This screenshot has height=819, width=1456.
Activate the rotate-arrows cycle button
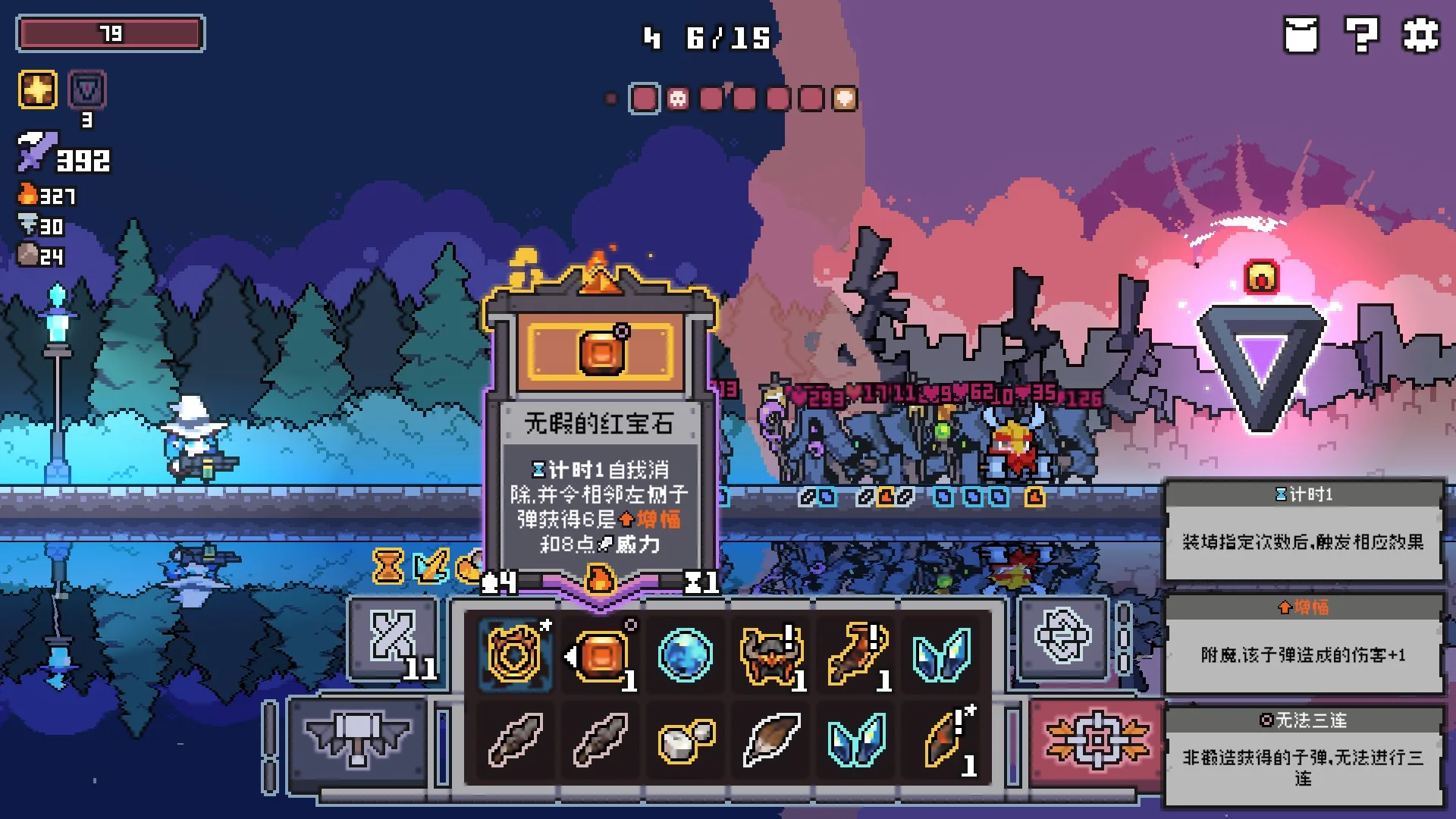point(1062,637)
